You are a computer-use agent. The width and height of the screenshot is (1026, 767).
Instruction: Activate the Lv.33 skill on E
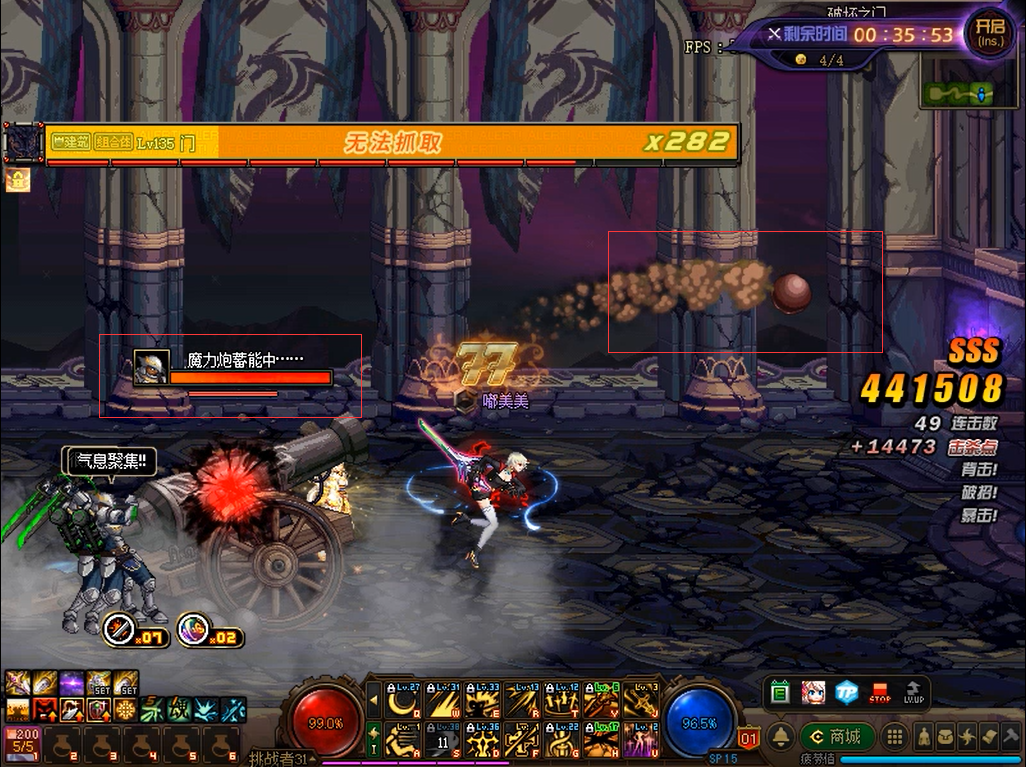482,700
